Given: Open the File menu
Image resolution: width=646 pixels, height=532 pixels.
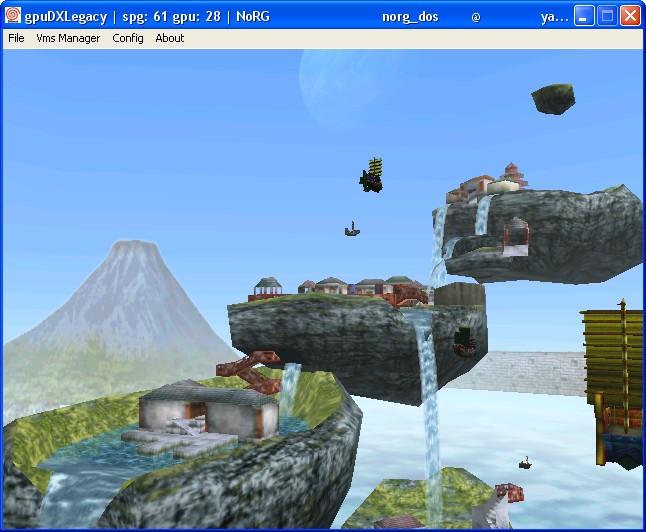Looking at the screenshot, I should click(16, 38).
